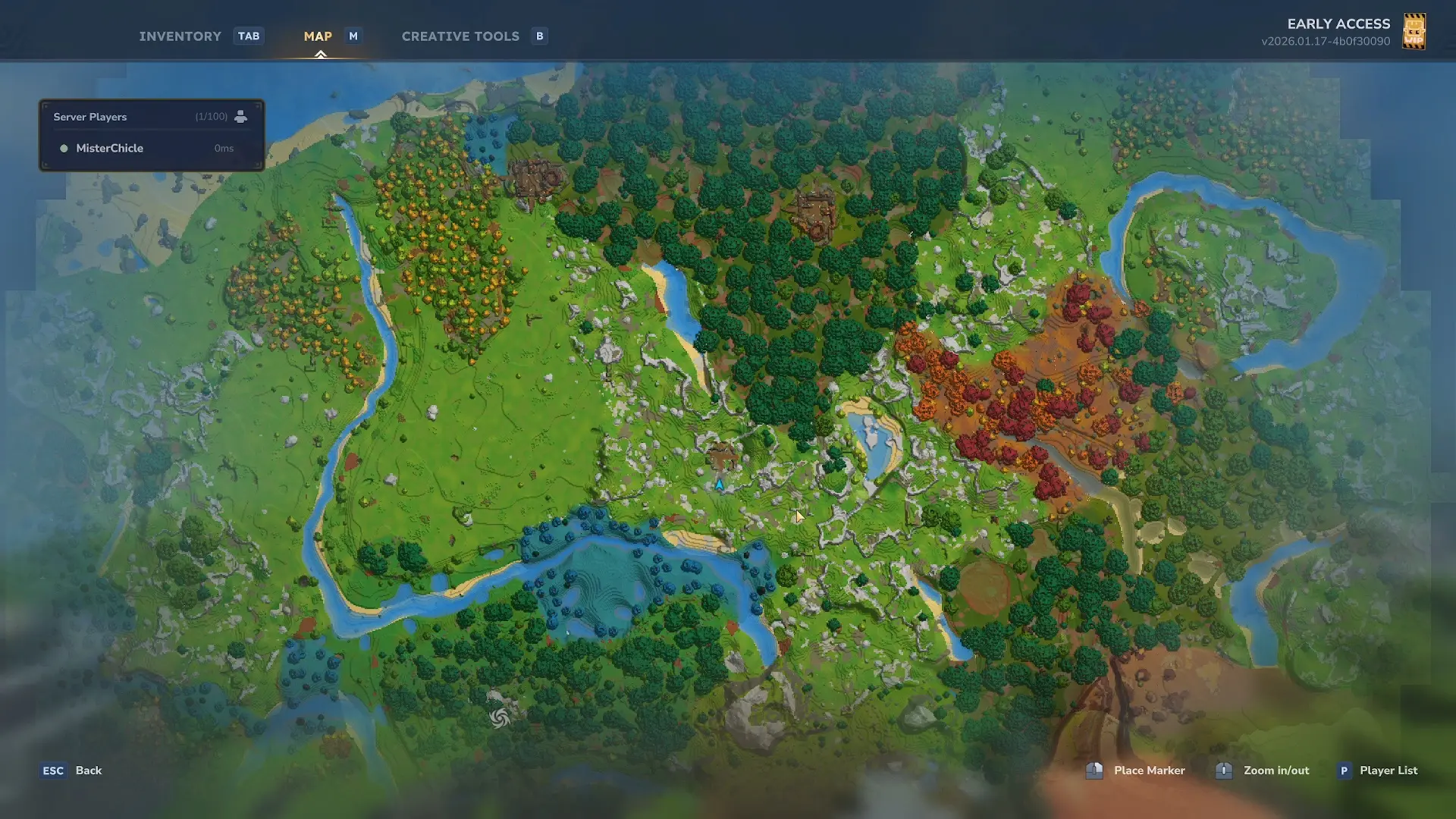Select MisterChicle in the server player list

[110, 149]
